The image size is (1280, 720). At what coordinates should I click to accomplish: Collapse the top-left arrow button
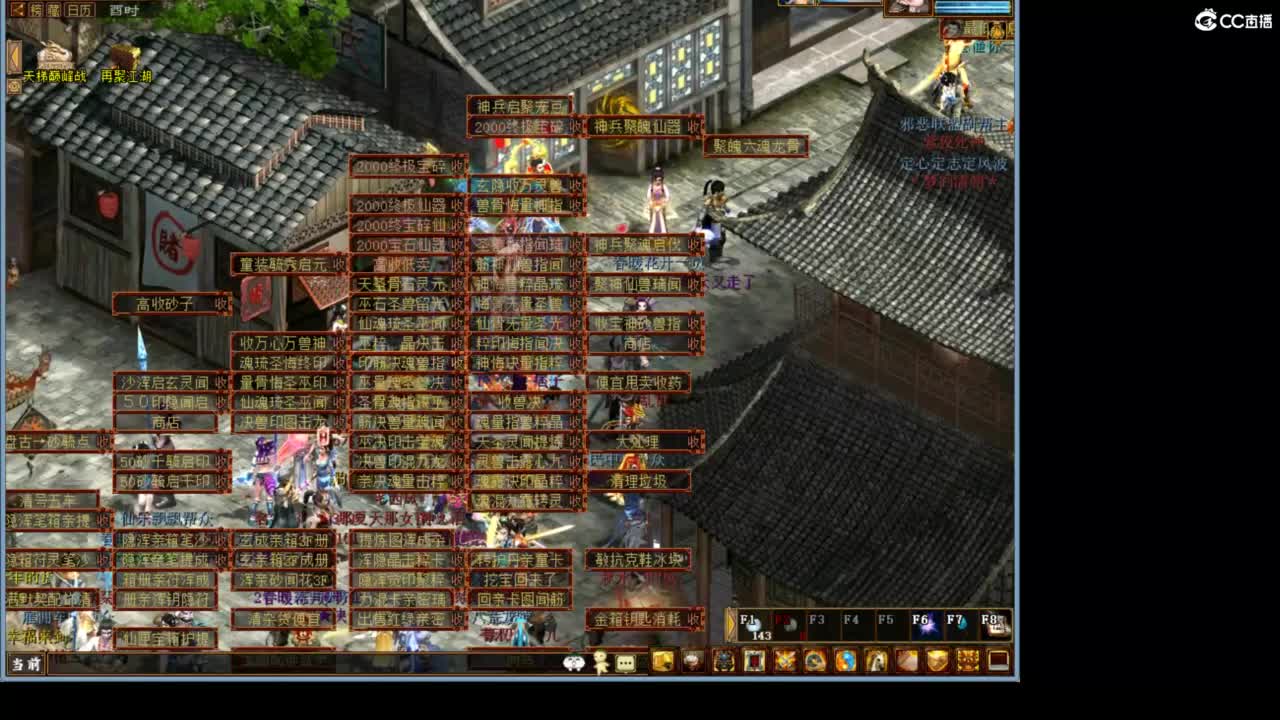pos(17,9)
